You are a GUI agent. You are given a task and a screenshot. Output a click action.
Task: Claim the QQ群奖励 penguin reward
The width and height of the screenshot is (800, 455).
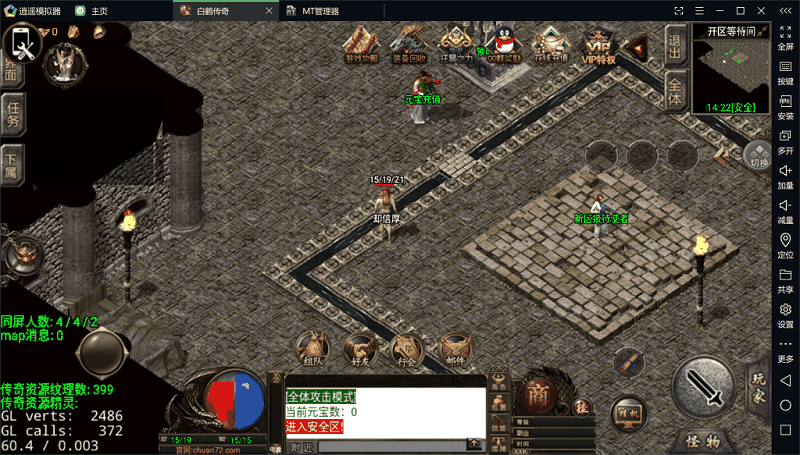[502, 43]
